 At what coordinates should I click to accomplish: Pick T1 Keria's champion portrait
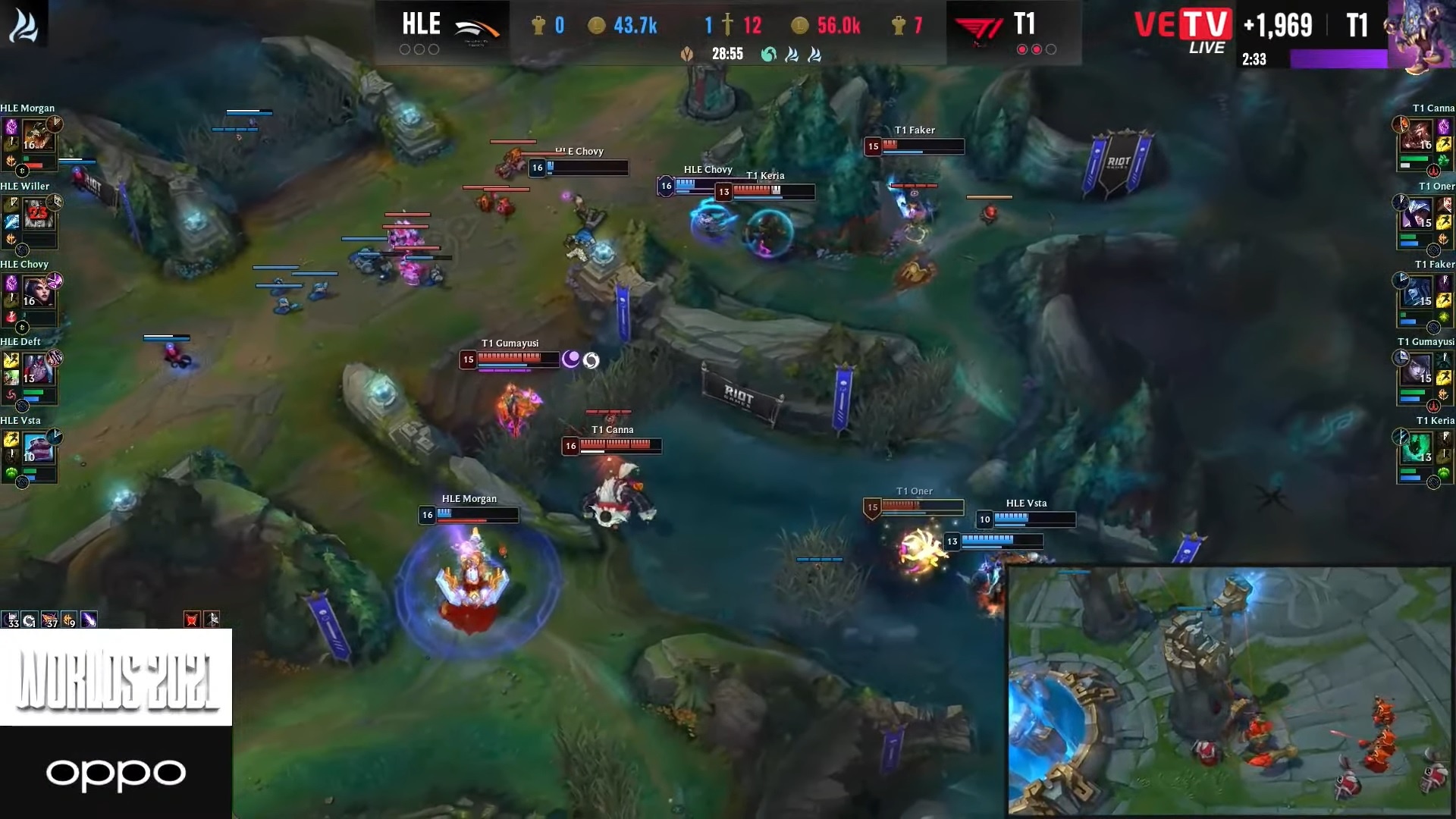(x=1416, y=448)
